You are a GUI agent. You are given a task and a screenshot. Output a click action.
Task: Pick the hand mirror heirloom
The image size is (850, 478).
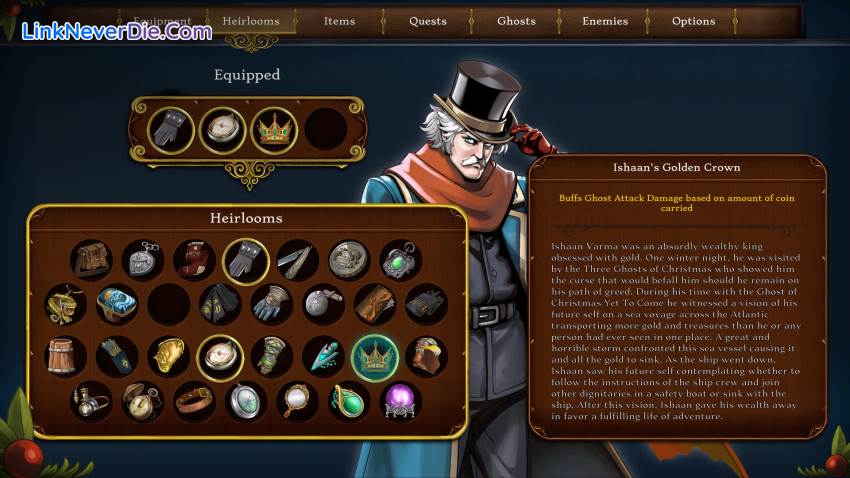(297, 402)
